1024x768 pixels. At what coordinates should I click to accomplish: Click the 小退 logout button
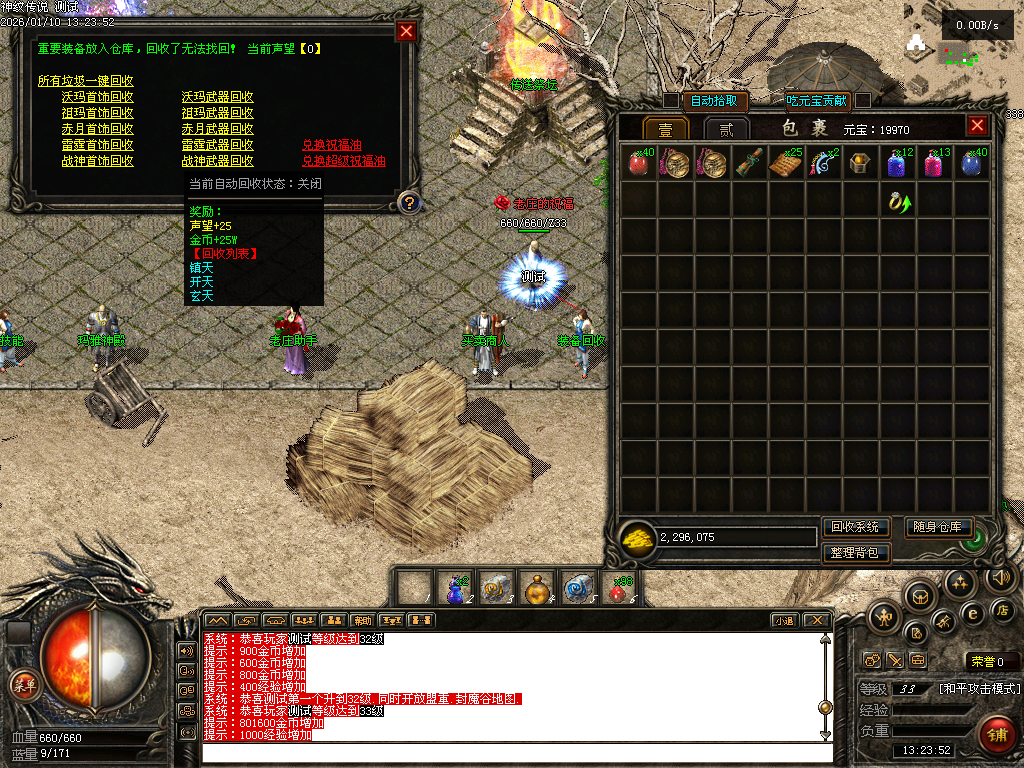pyautogui.click(x=783, y=620)
